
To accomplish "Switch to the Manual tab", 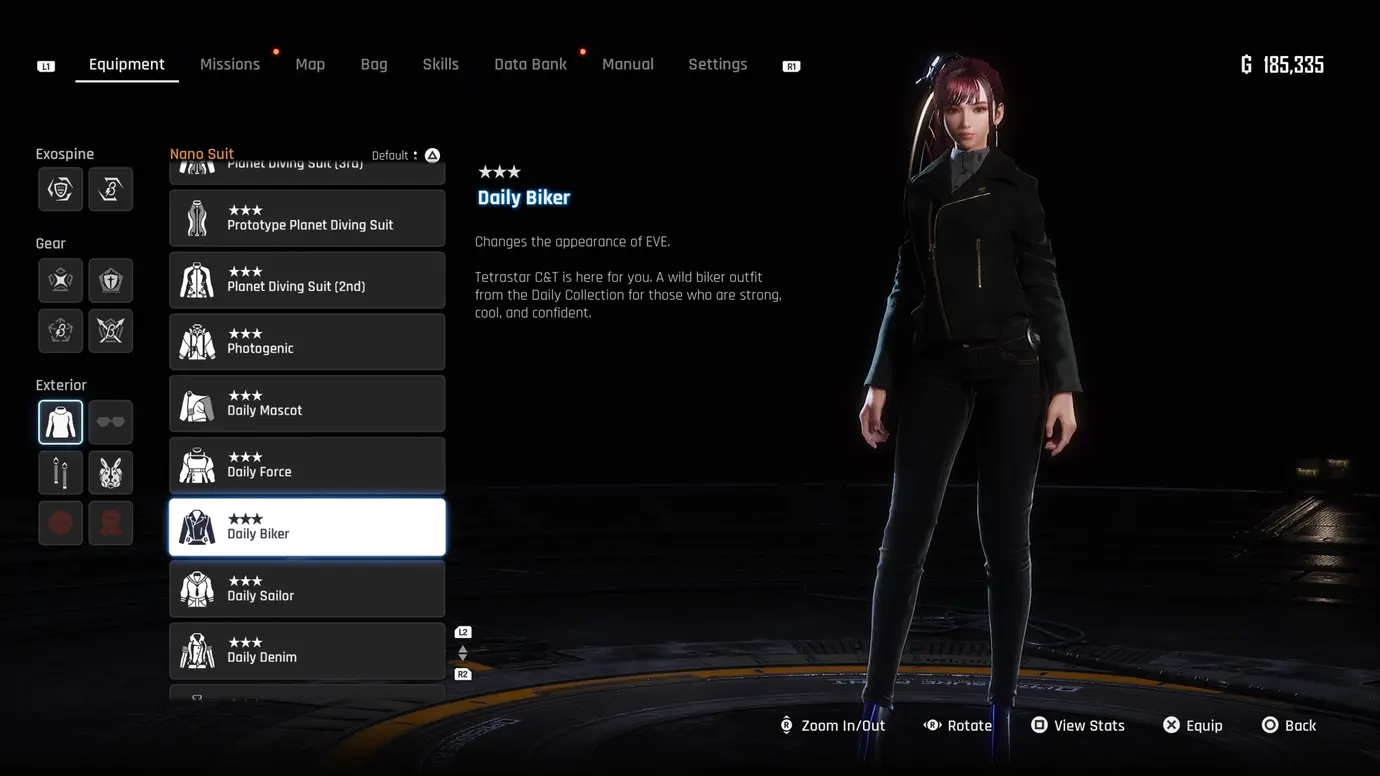I will (x=628, y=65).
